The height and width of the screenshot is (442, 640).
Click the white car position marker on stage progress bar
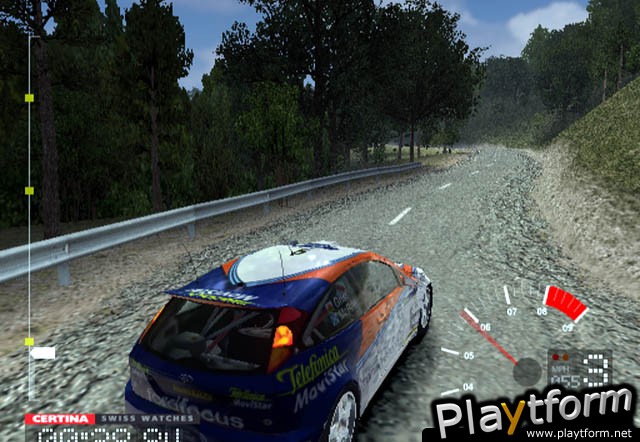pyautogui.click(x=42, y=352)
